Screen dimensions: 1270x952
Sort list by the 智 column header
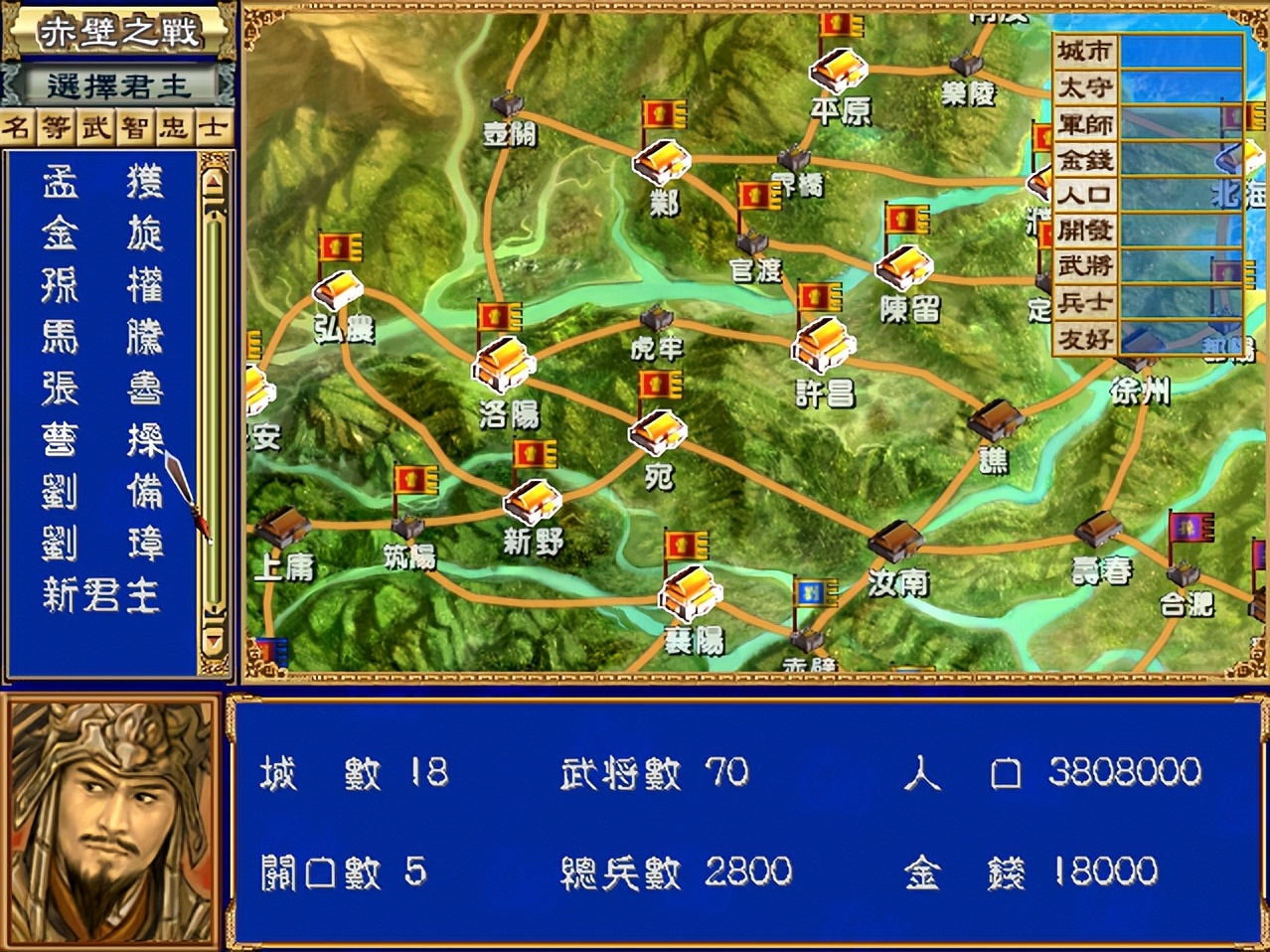[x=135, y=127]
